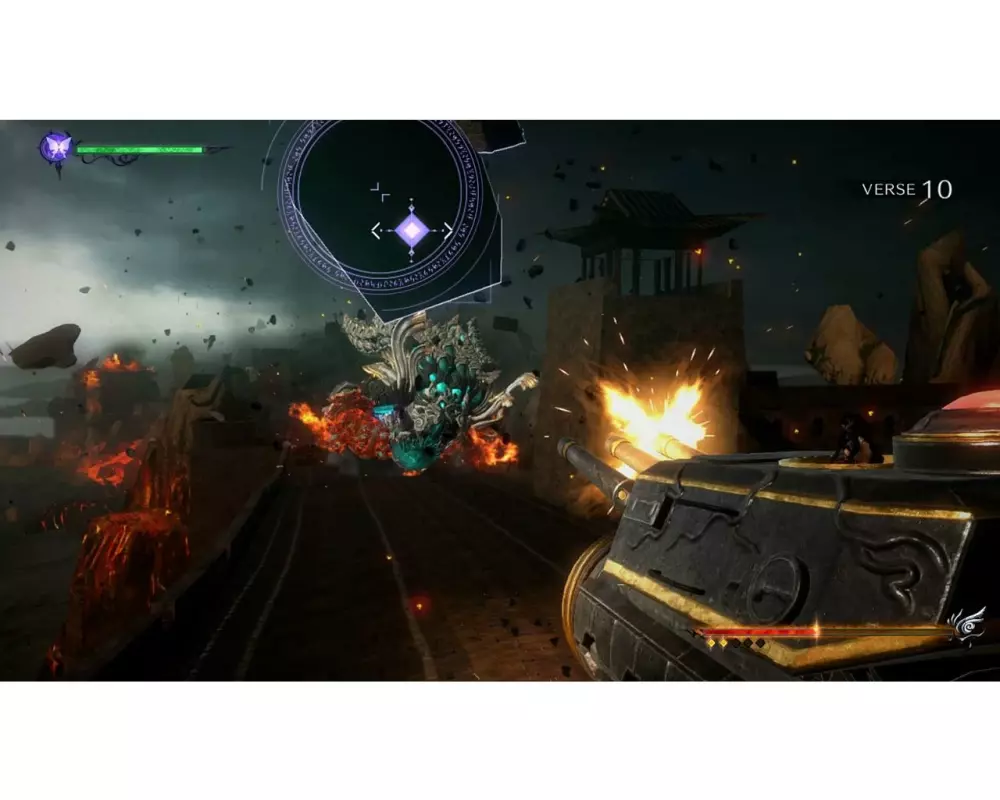Click the white winged emblem beside the red bar

pyautogui.click(x=967, y=625)
